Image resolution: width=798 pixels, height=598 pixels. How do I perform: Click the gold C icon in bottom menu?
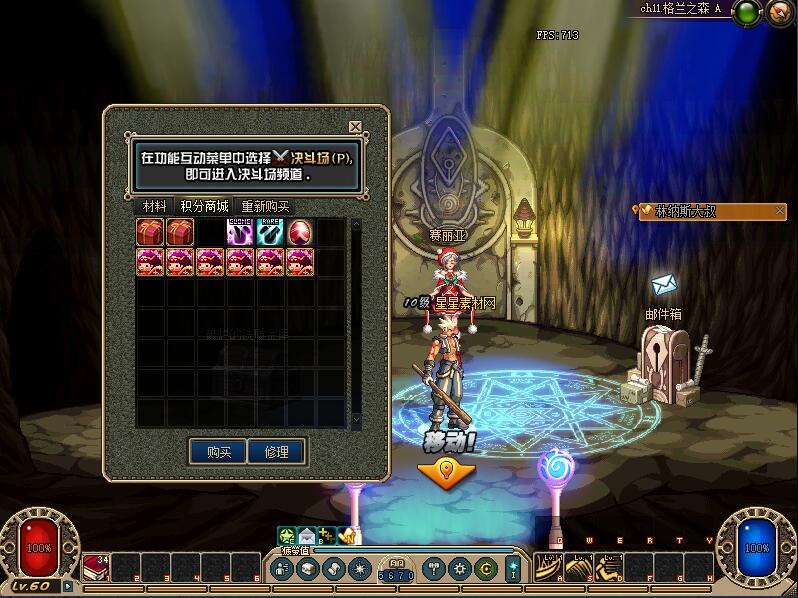pyautogui.click(x=485, y=568)
